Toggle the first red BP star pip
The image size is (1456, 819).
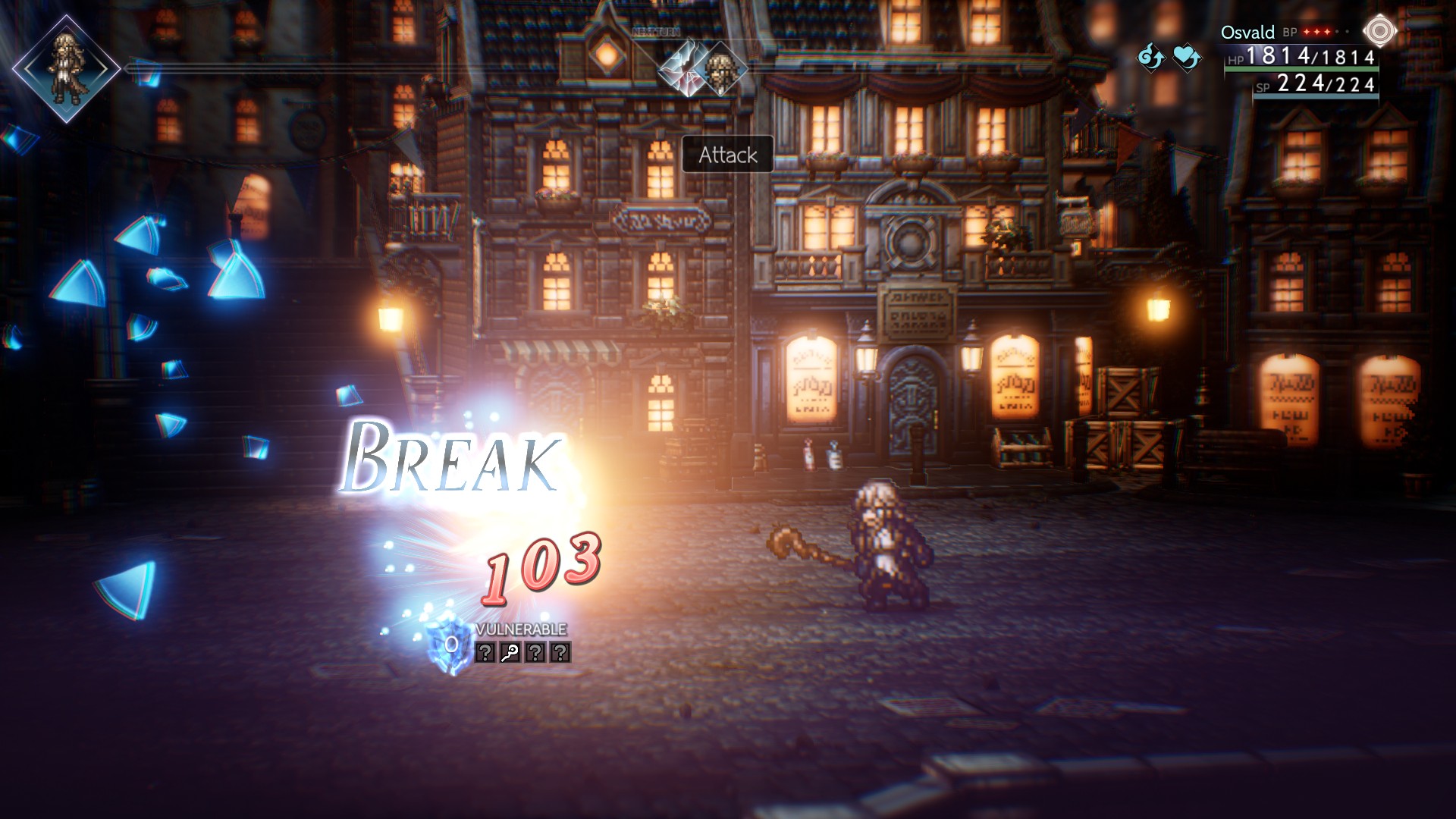(1306, 31)
